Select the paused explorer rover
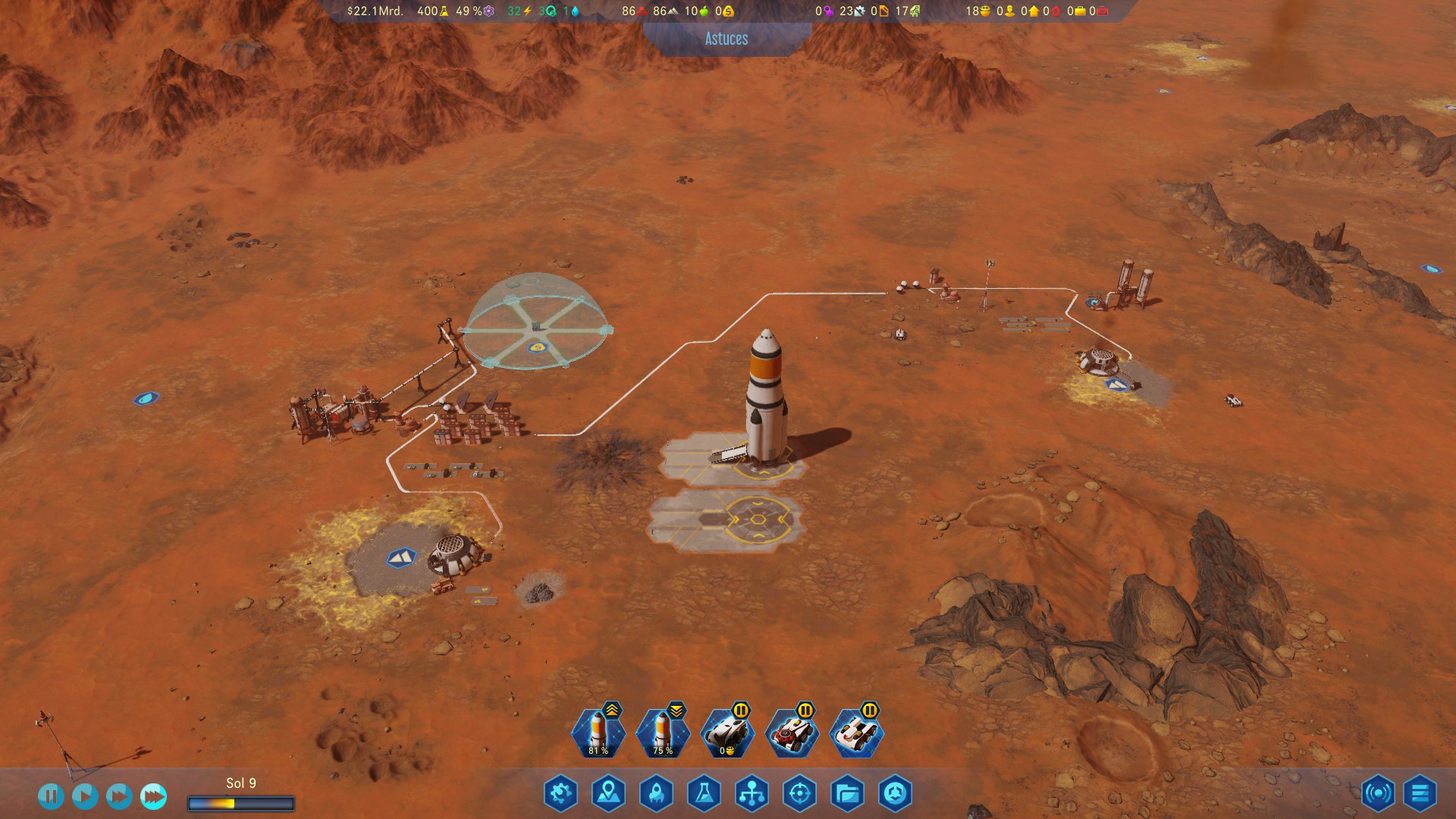The height and width of the screenshot is (819, 1456). pos(857,733)
